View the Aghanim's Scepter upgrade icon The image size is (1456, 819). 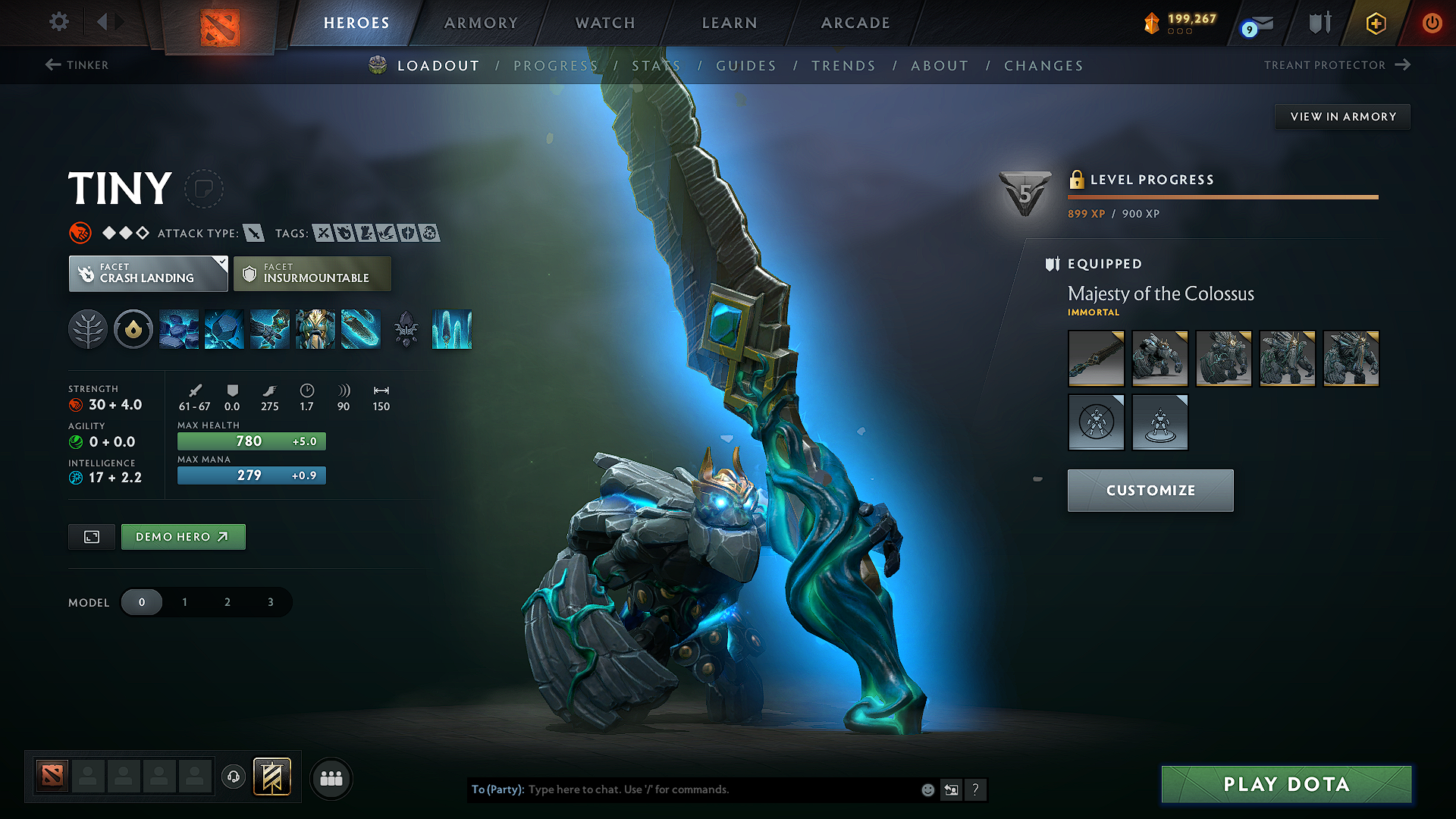point(406,329)
